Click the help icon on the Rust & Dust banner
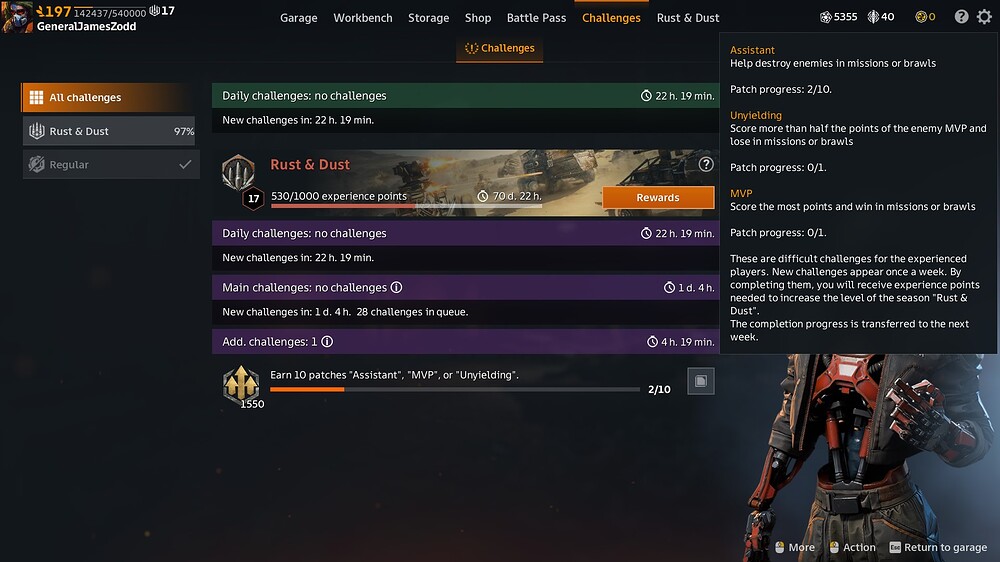 [x=706, y=164]
